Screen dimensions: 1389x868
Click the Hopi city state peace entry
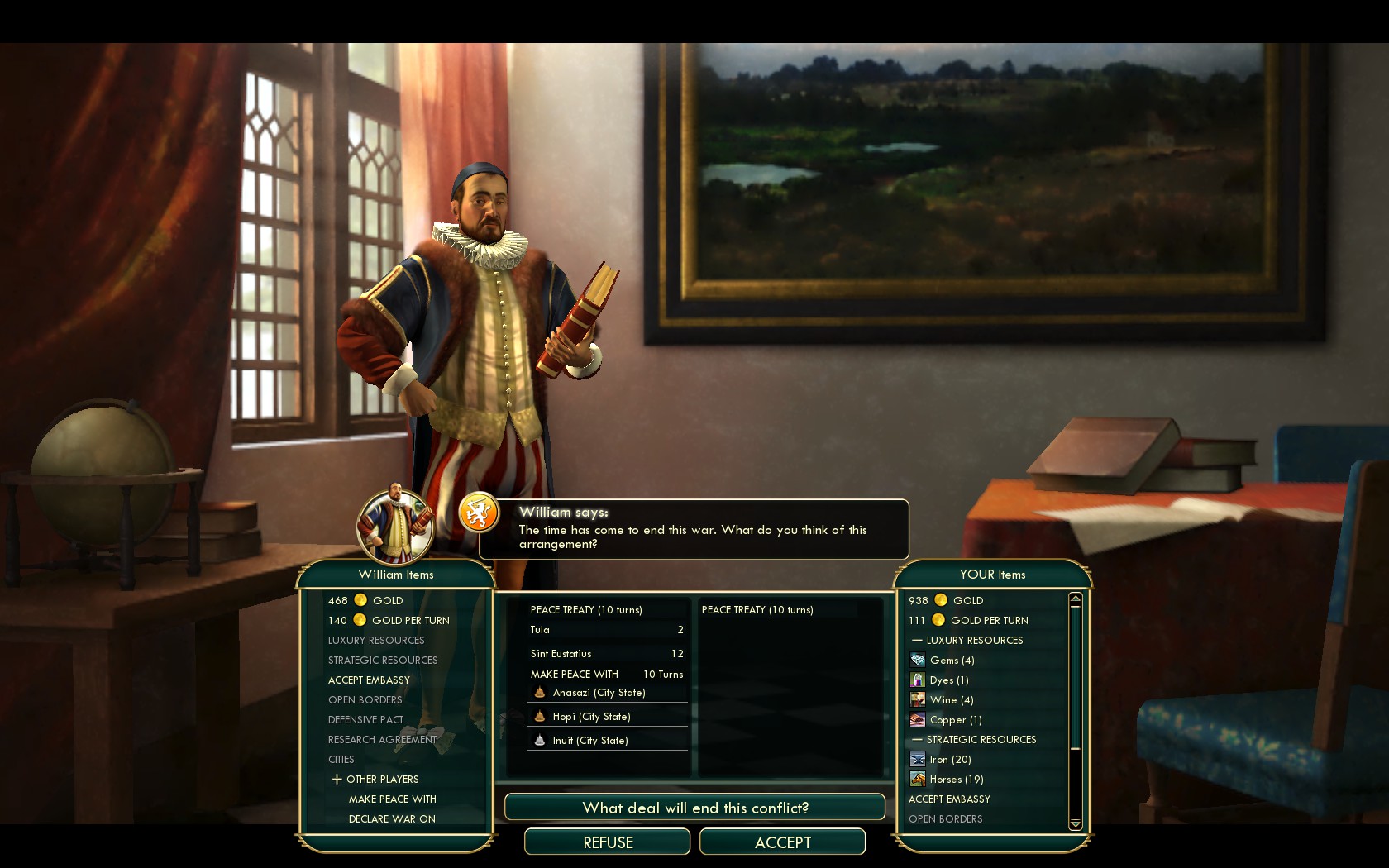point(591,717)
